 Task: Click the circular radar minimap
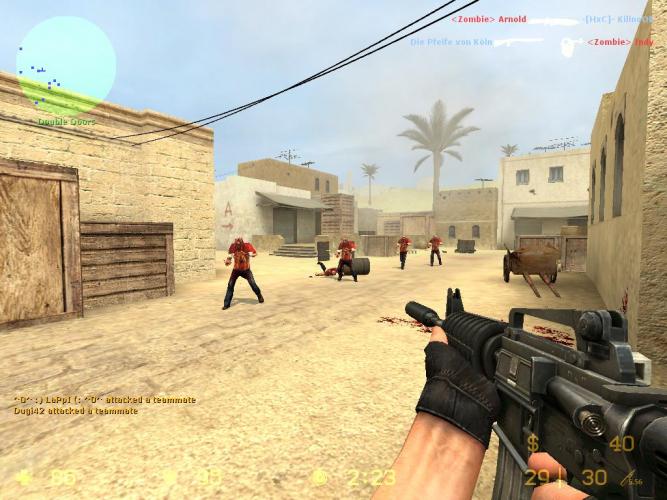[x=66, y=66]
